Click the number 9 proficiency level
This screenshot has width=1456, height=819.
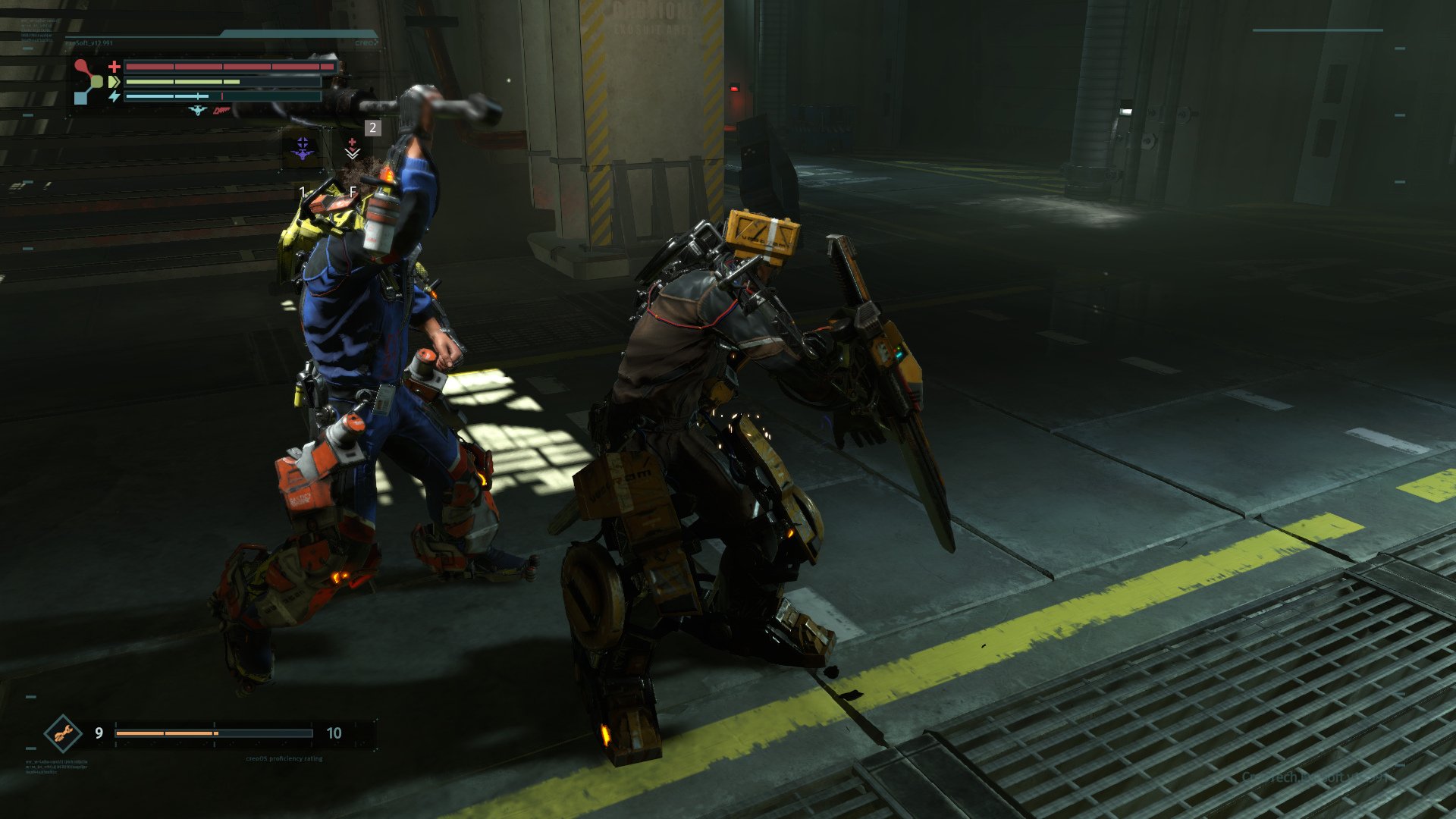(99, 733)
